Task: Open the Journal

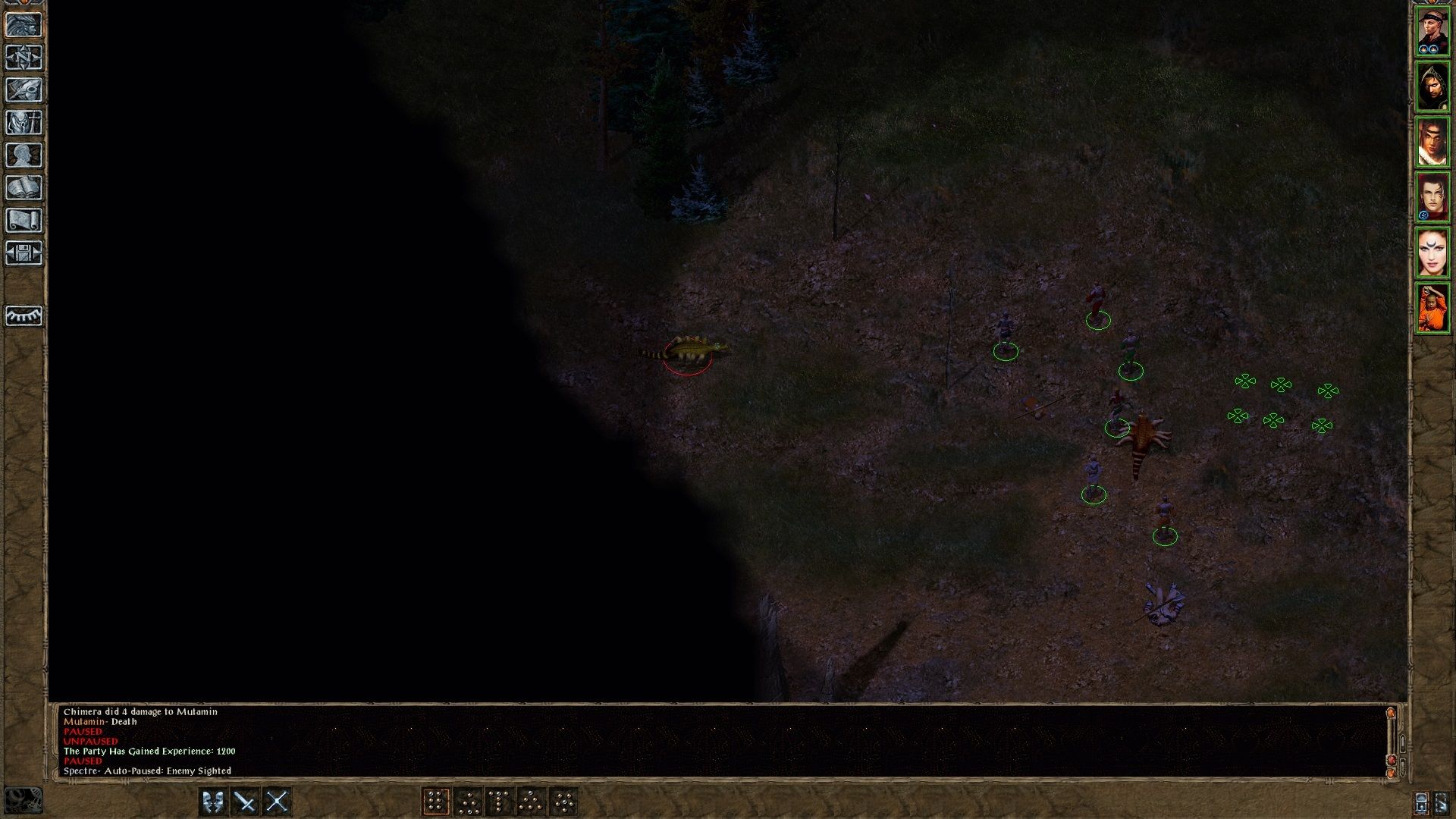Action: click(x=24, y=89)
